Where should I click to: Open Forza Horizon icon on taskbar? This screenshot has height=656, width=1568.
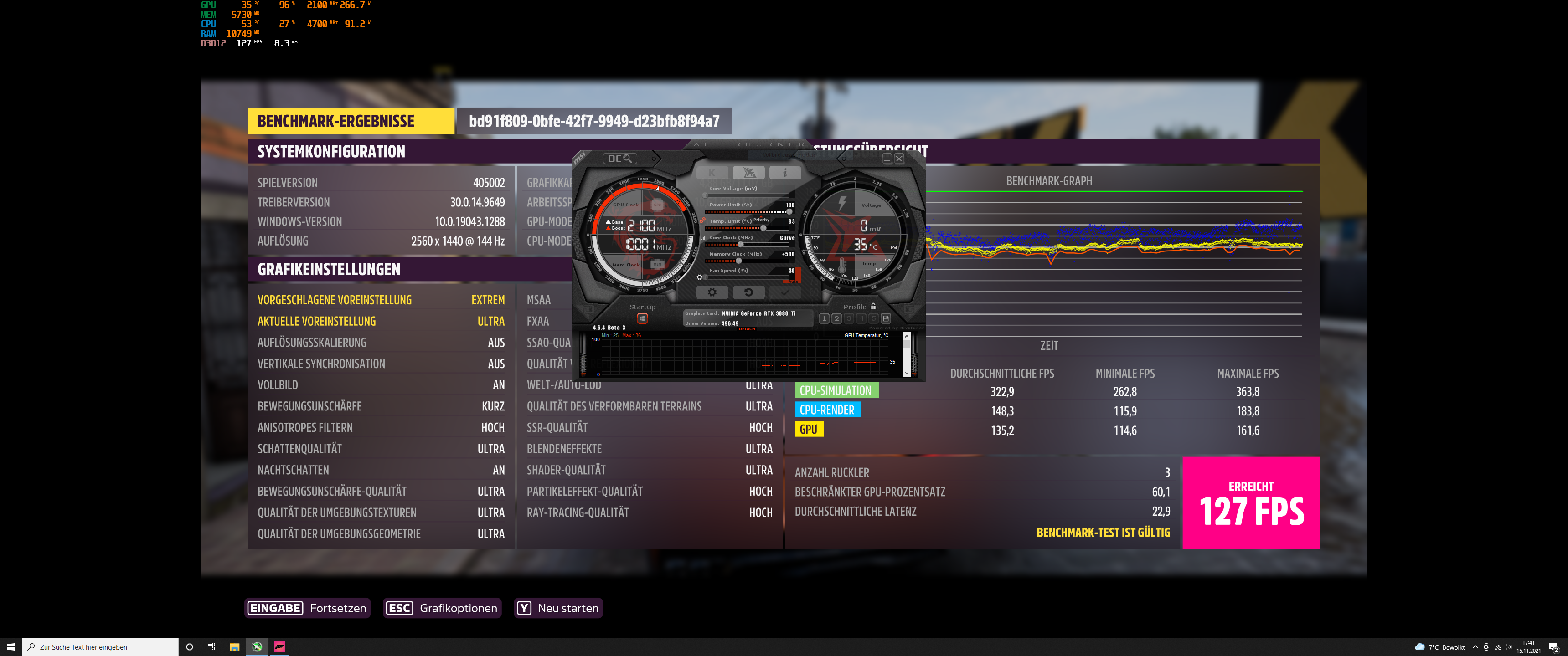(x=279, y=647)
